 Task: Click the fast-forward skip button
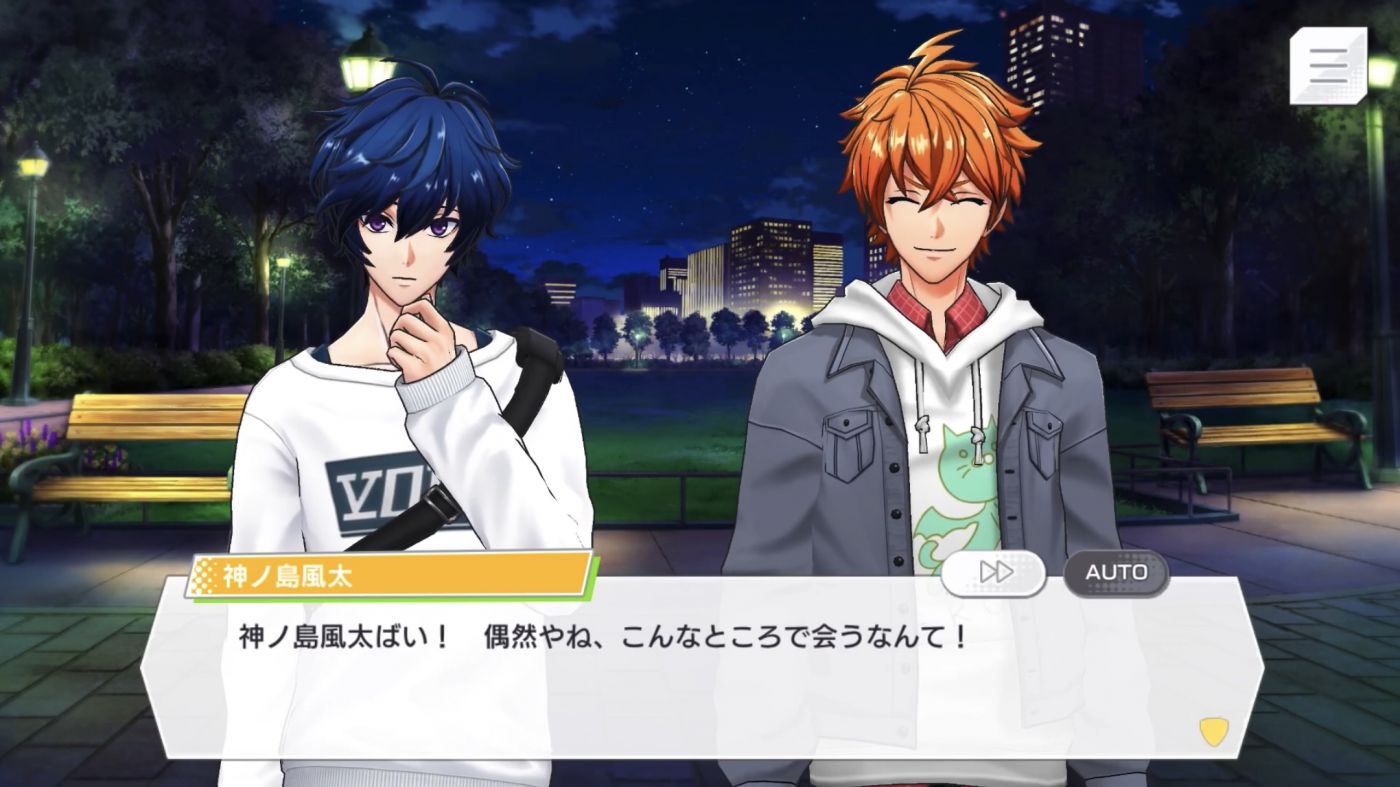point(993,572)
